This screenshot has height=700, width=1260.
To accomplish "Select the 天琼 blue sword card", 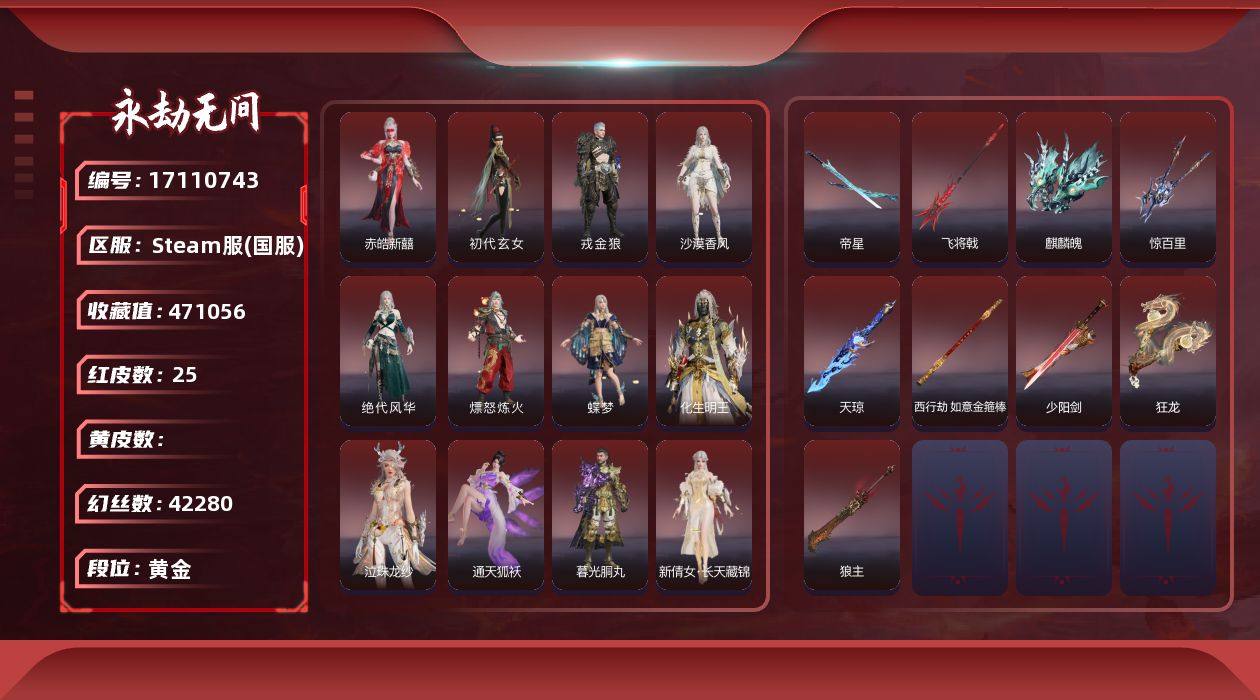I will click(852, 351).
